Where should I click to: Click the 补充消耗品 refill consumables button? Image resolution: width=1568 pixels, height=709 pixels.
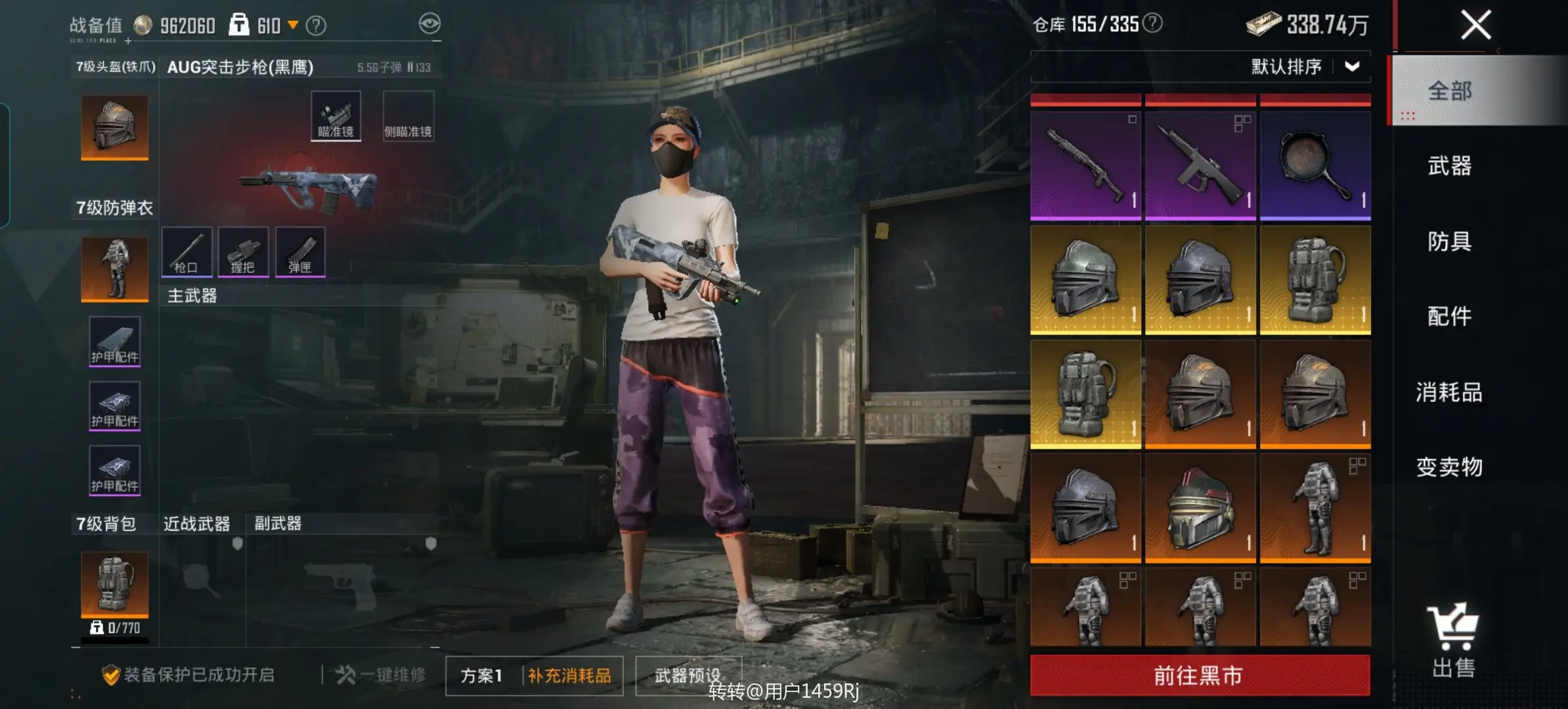pyautogui.click(x=569, y=676)
